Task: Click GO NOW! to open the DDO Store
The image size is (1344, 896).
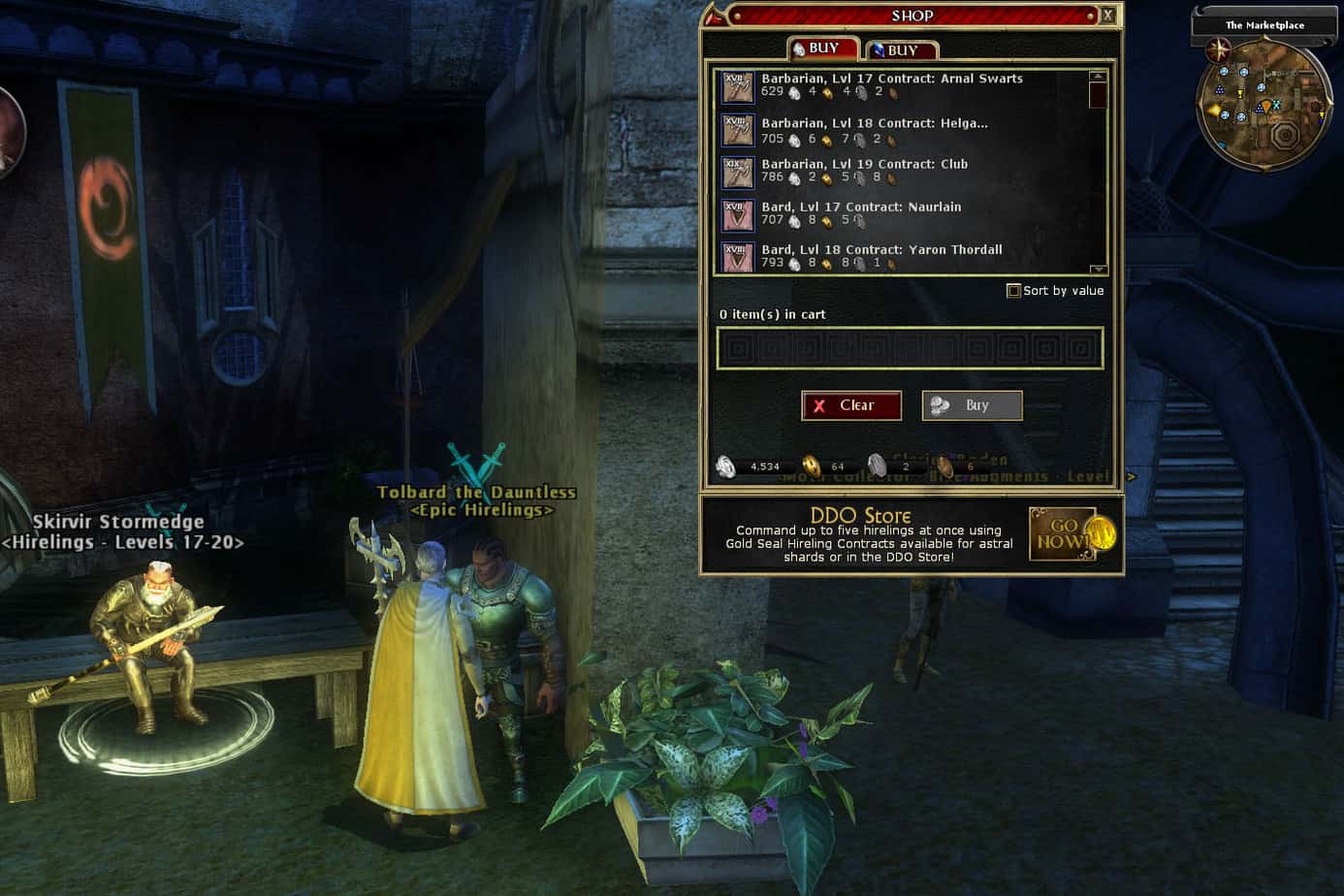Action: click(x=1061, y=533)
